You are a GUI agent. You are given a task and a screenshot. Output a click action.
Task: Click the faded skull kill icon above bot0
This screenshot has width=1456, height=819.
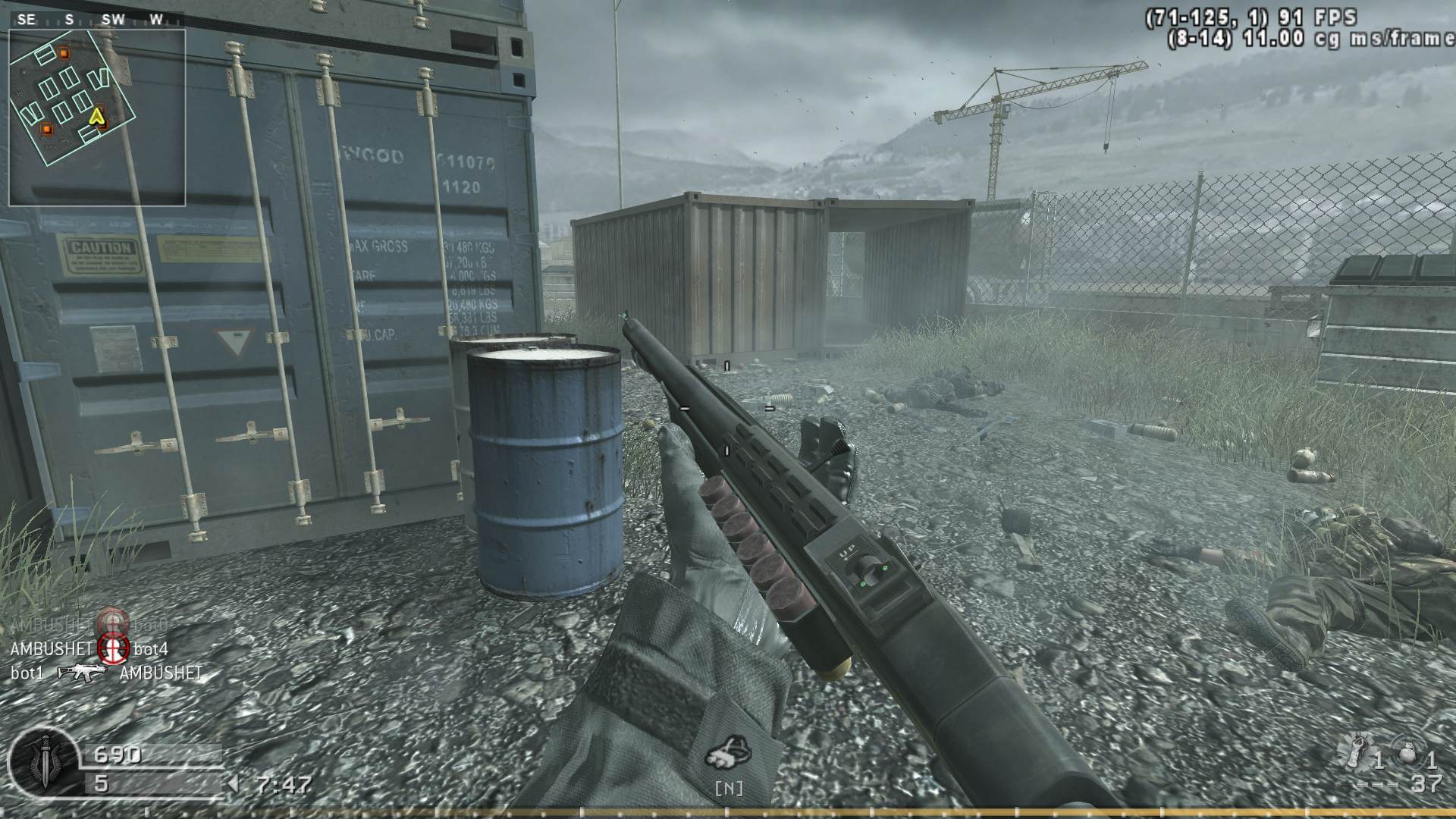tap(112, 622)
